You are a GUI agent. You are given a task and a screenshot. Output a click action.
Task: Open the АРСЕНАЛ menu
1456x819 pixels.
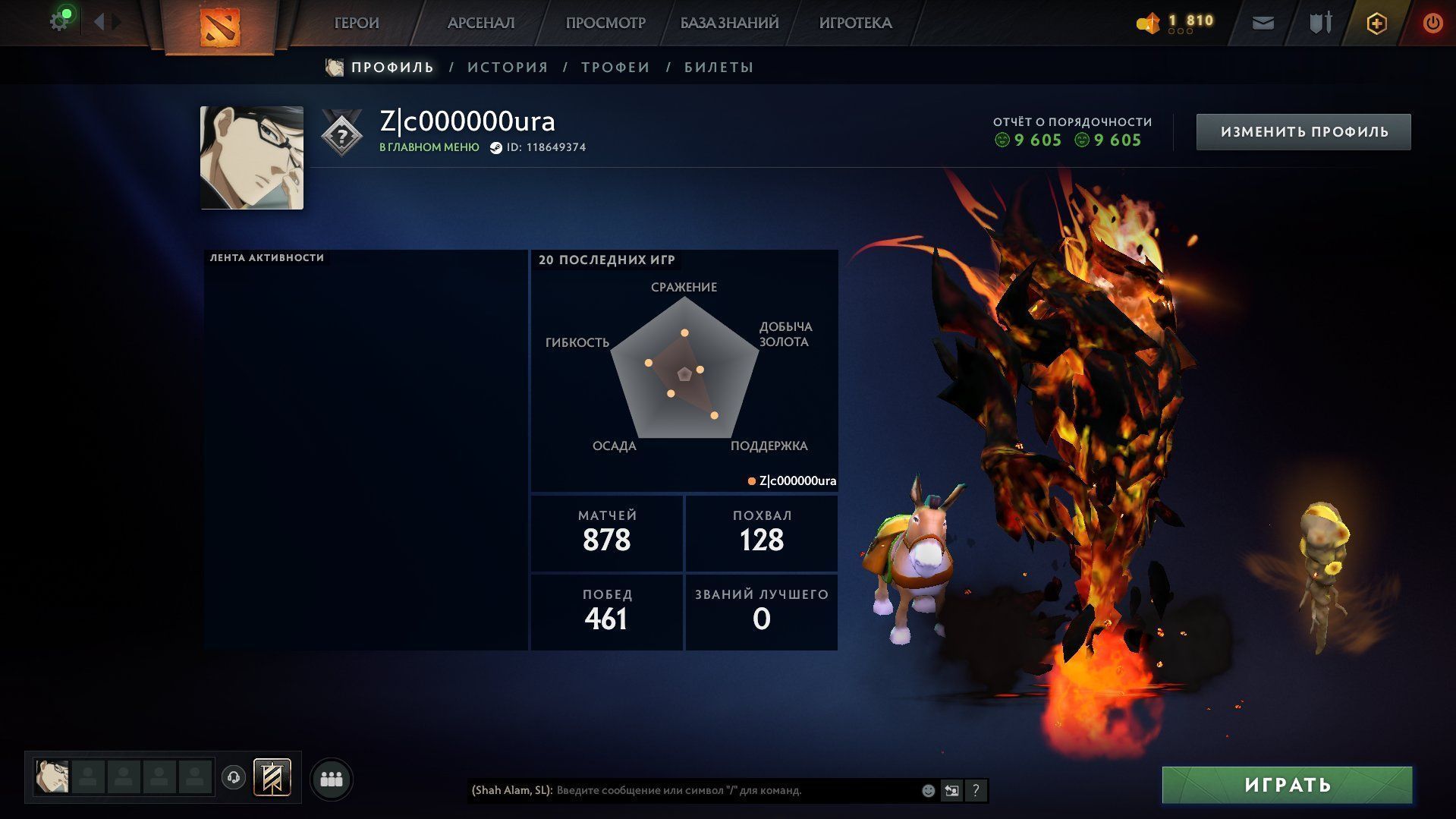tap(481, 24)
